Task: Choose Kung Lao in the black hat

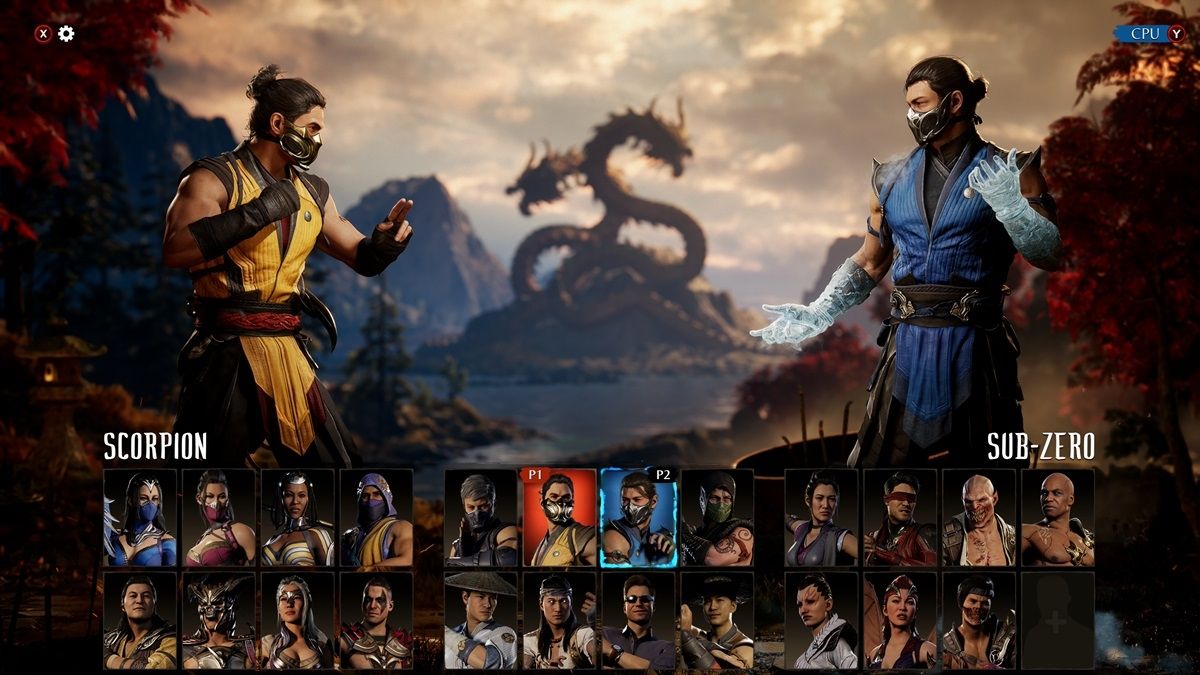Action: (x=717, y=620)
